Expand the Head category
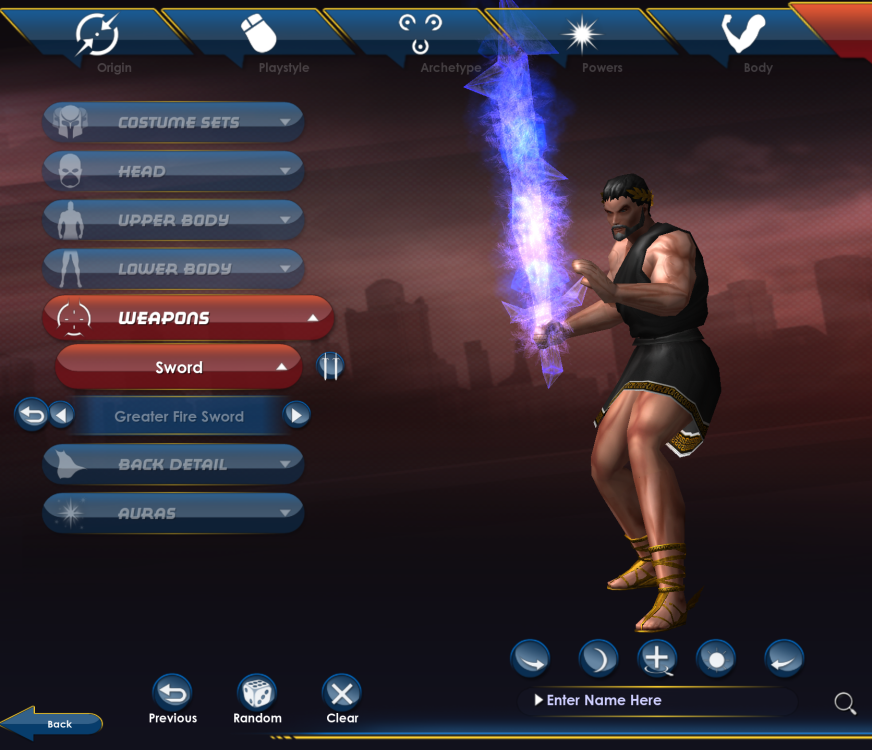The height and width of the screenshot is (750, 872). 173,171
